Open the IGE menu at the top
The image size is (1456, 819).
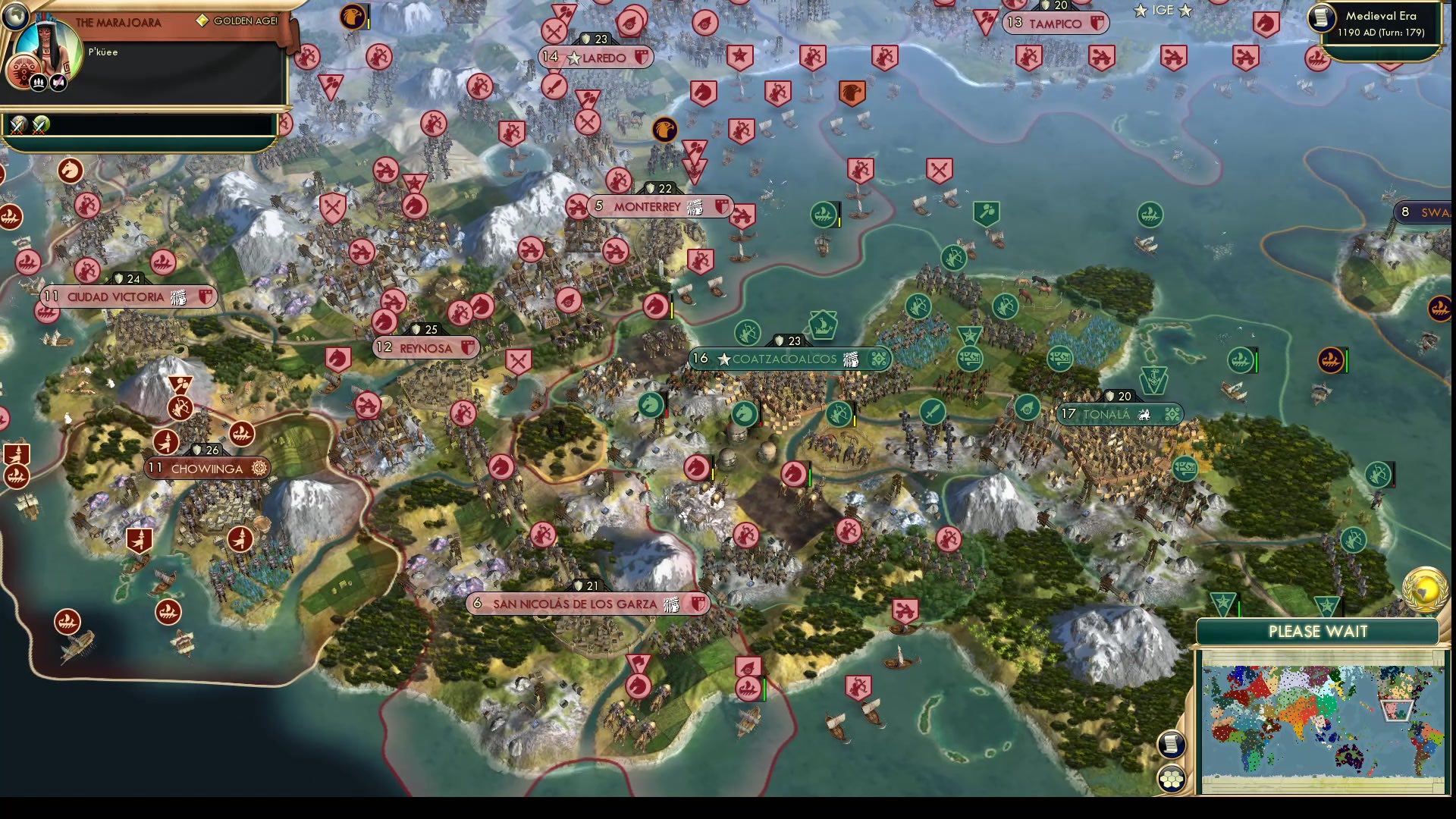click(1163, 10)
